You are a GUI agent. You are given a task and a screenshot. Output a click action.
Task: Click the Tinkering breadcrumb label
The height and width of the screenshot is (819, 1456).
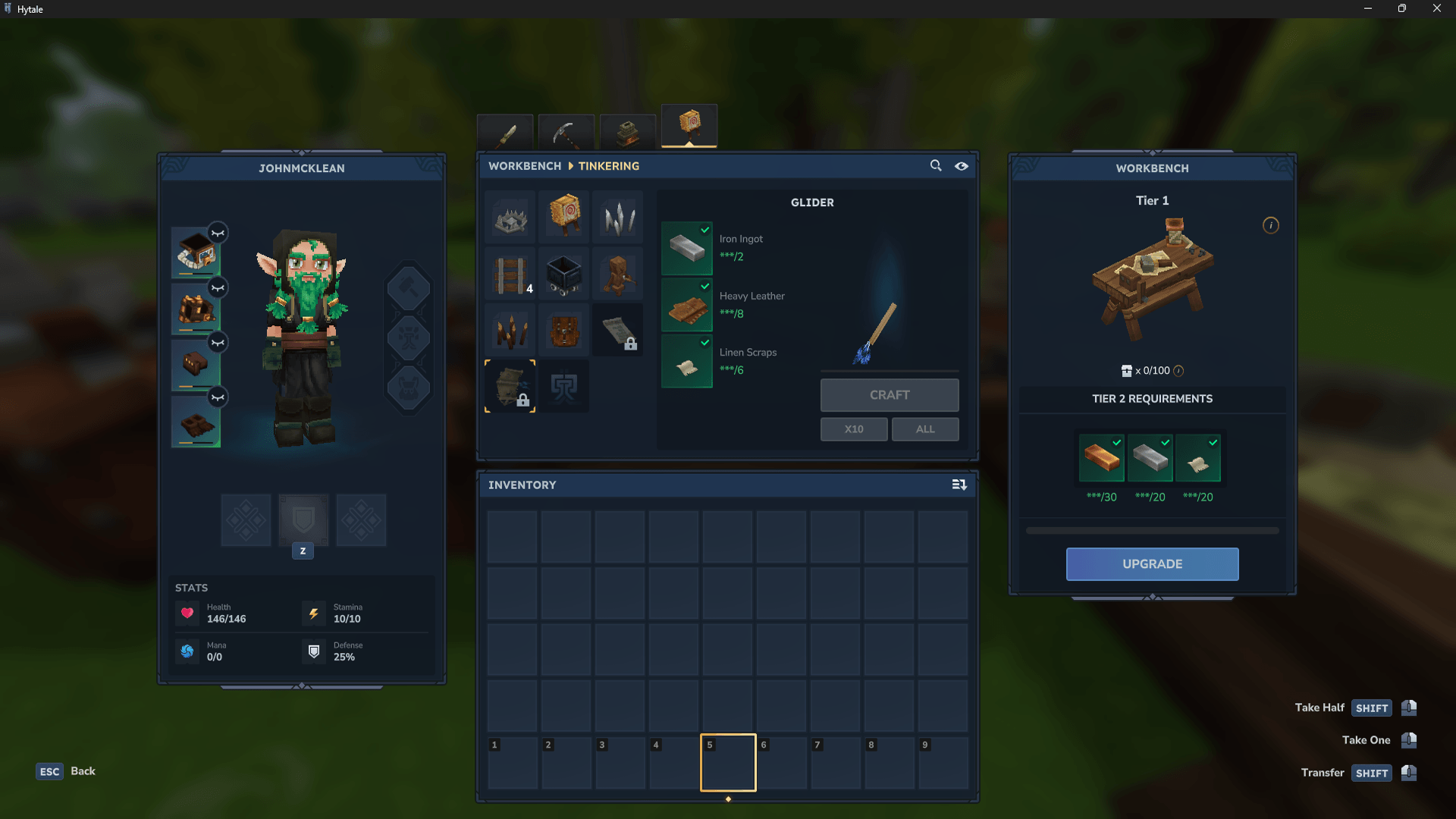pos(609,165)
